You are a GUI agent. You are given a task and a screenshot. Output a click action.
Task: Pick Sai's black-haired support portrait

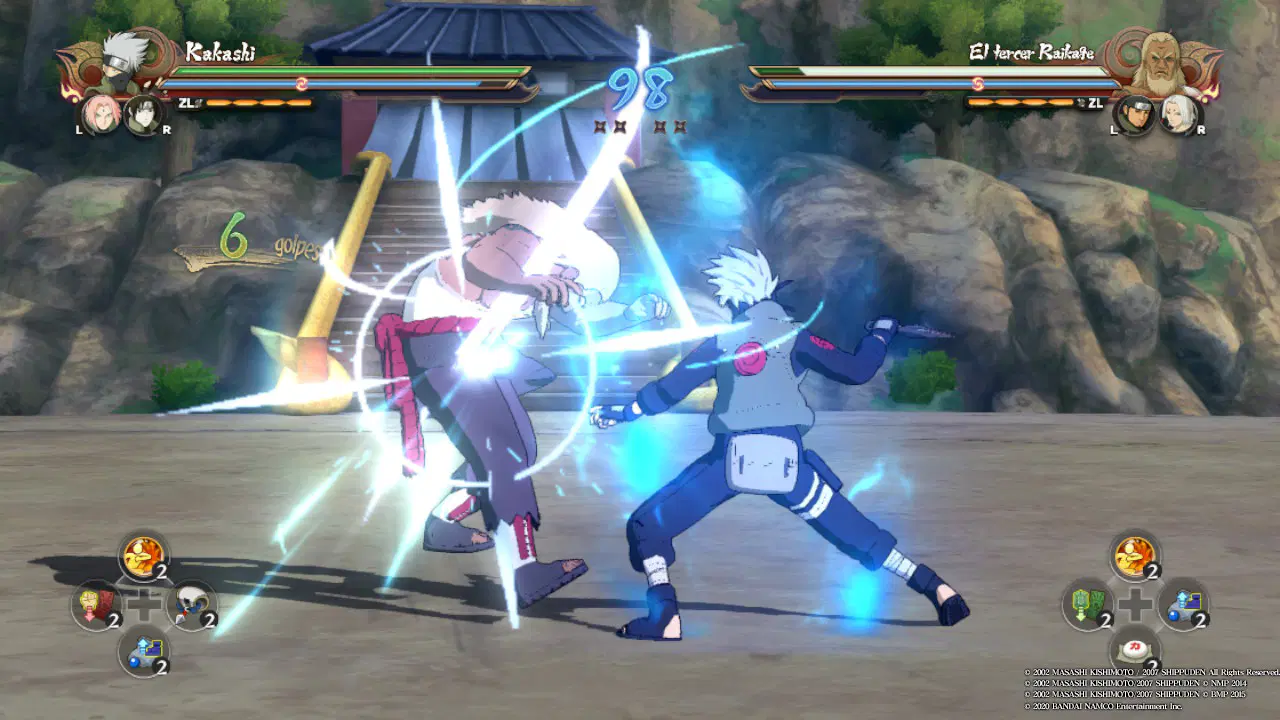click(144, 113)
